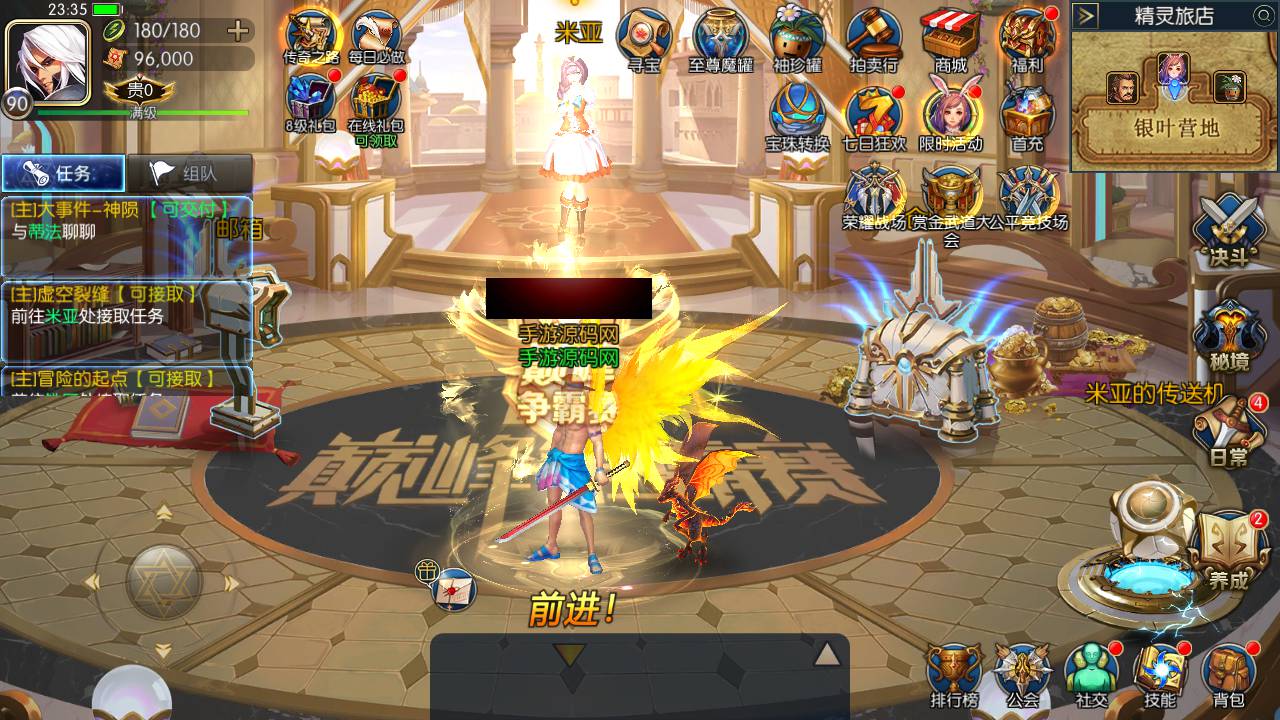
Task: Open the 寻宝 treasure hunt icon
Action: point(643,38)
